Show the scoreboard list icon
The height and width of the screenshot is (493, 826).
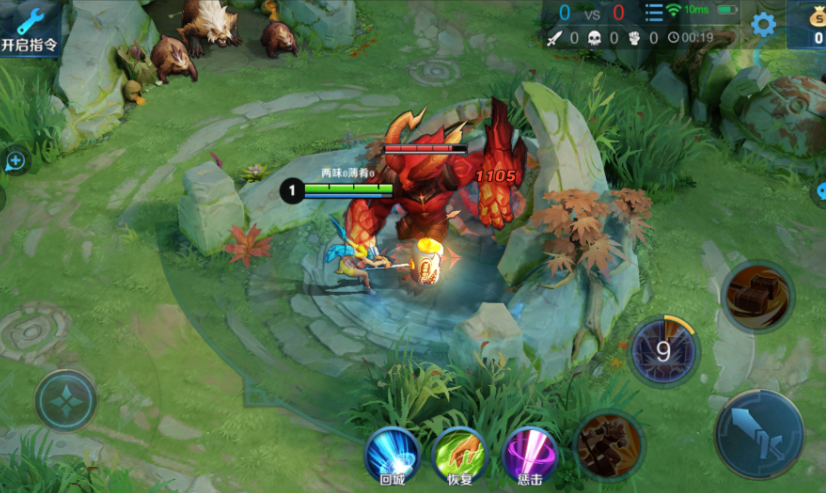[653, 13]
